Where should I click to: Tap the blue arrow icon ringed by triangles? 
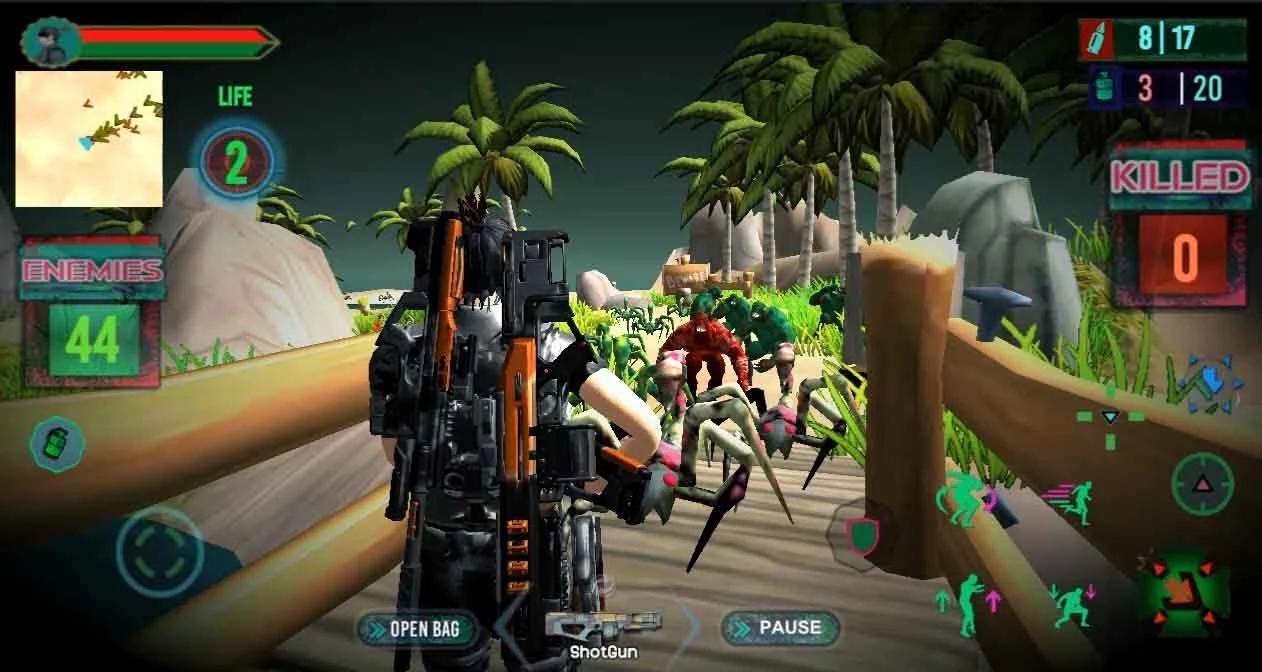point(1210,384)
